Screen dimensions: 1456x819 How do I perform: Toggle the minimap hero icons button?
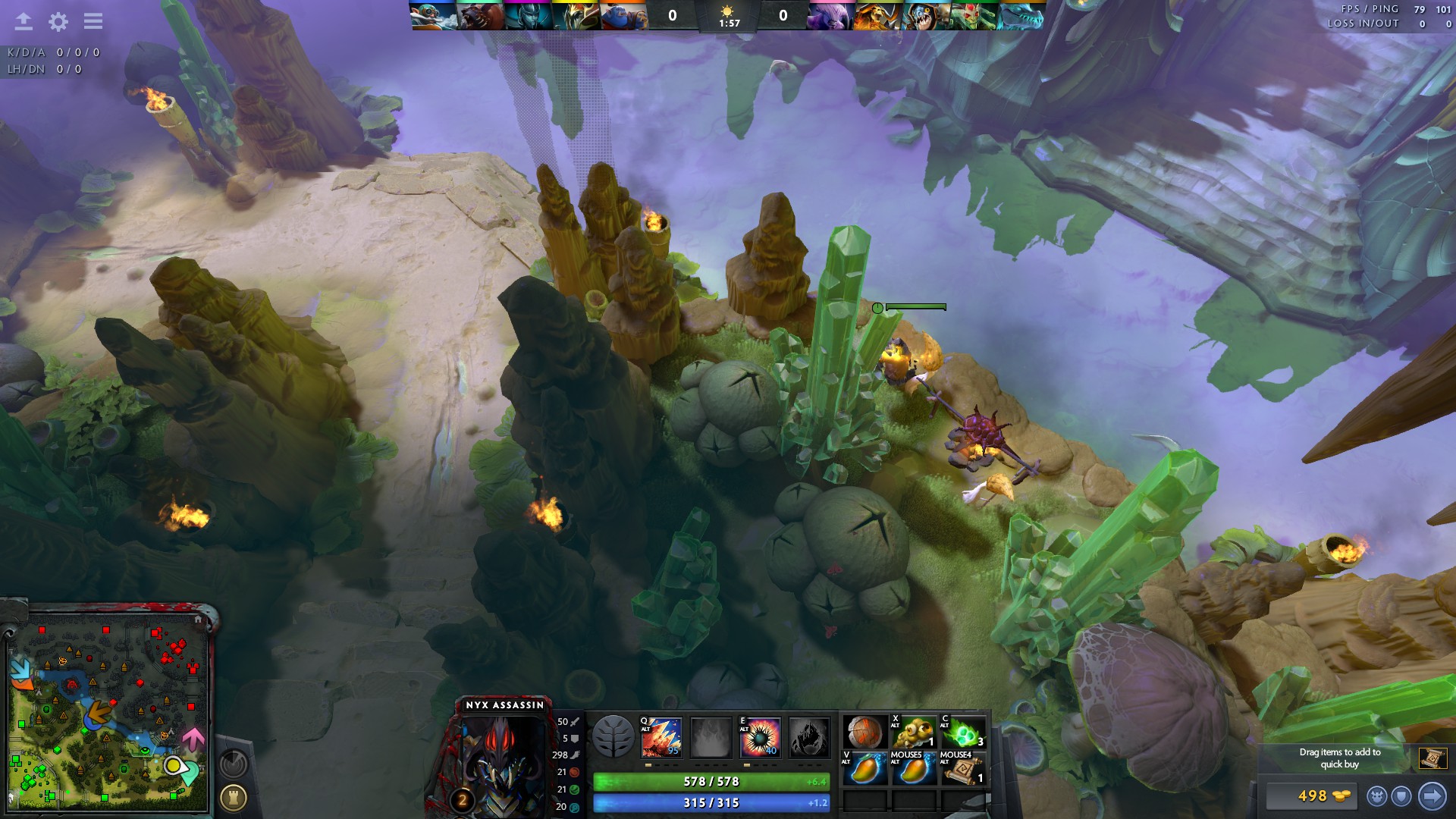234,764
